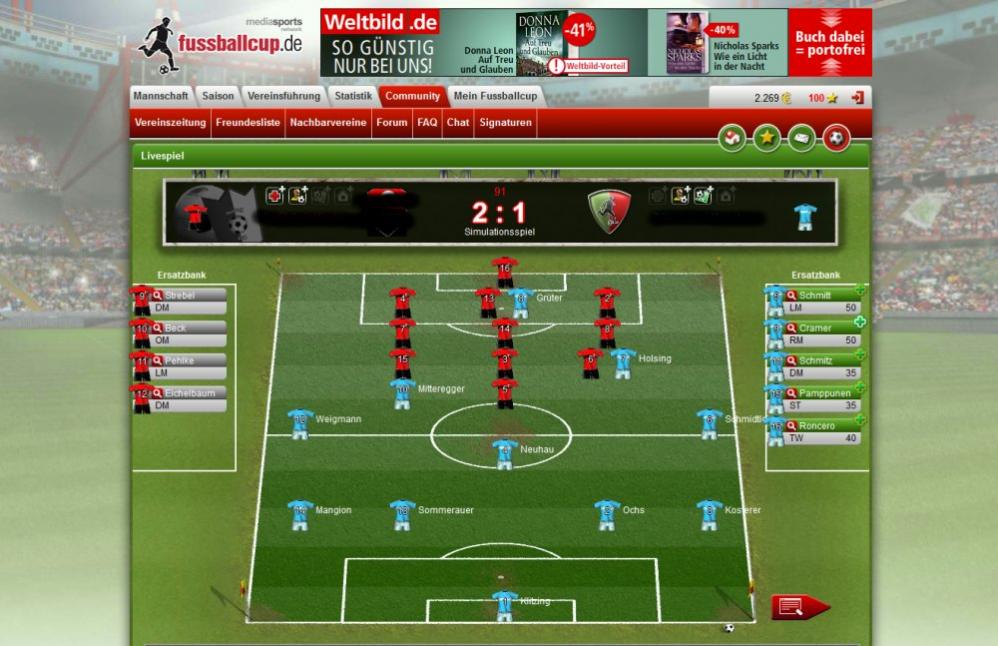The height and width of the screenshot is (646, 998).
Task: Open the Weltbild.de advertisement banner
Action: pyautogui.click(x=595, y=43)
